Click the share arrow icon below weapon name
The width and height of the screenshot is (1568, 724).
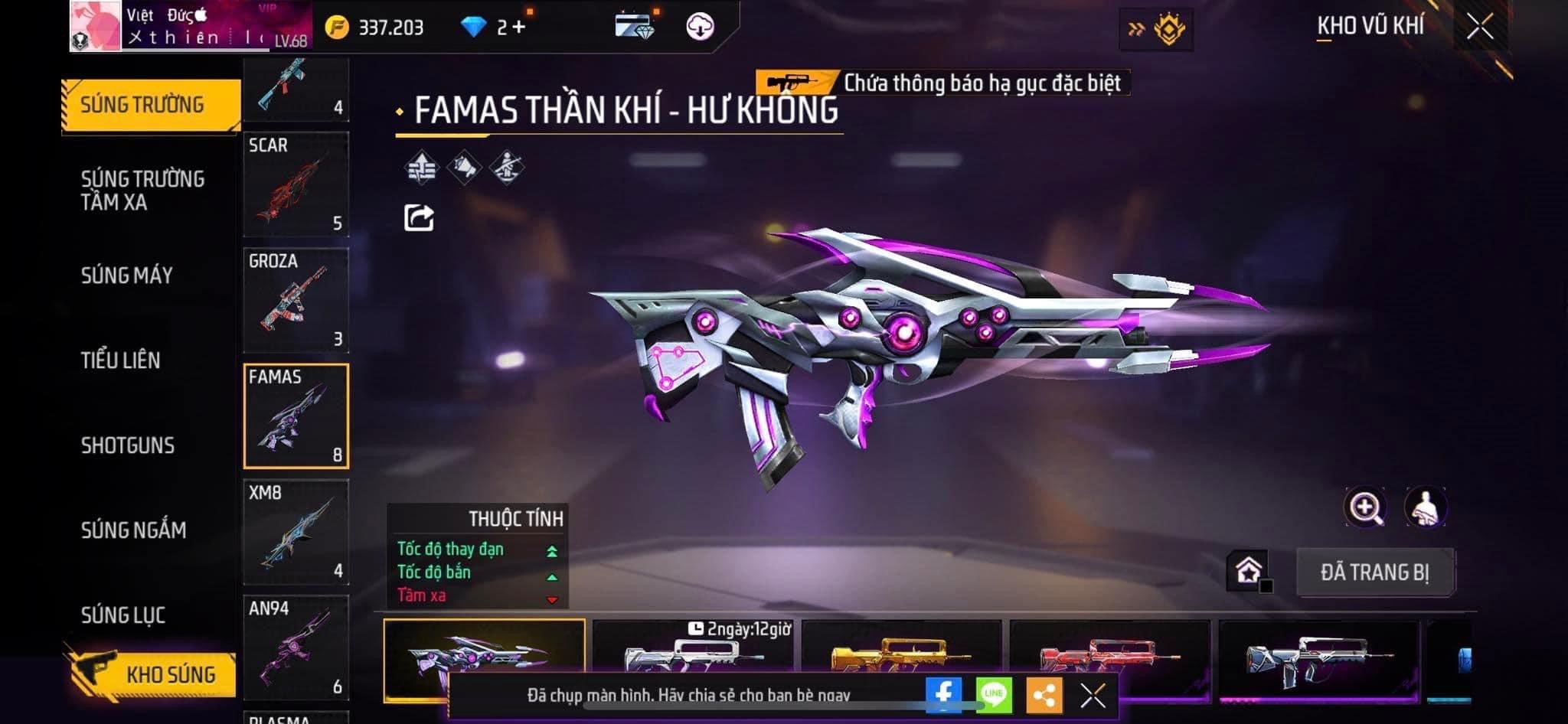point(419,218)
